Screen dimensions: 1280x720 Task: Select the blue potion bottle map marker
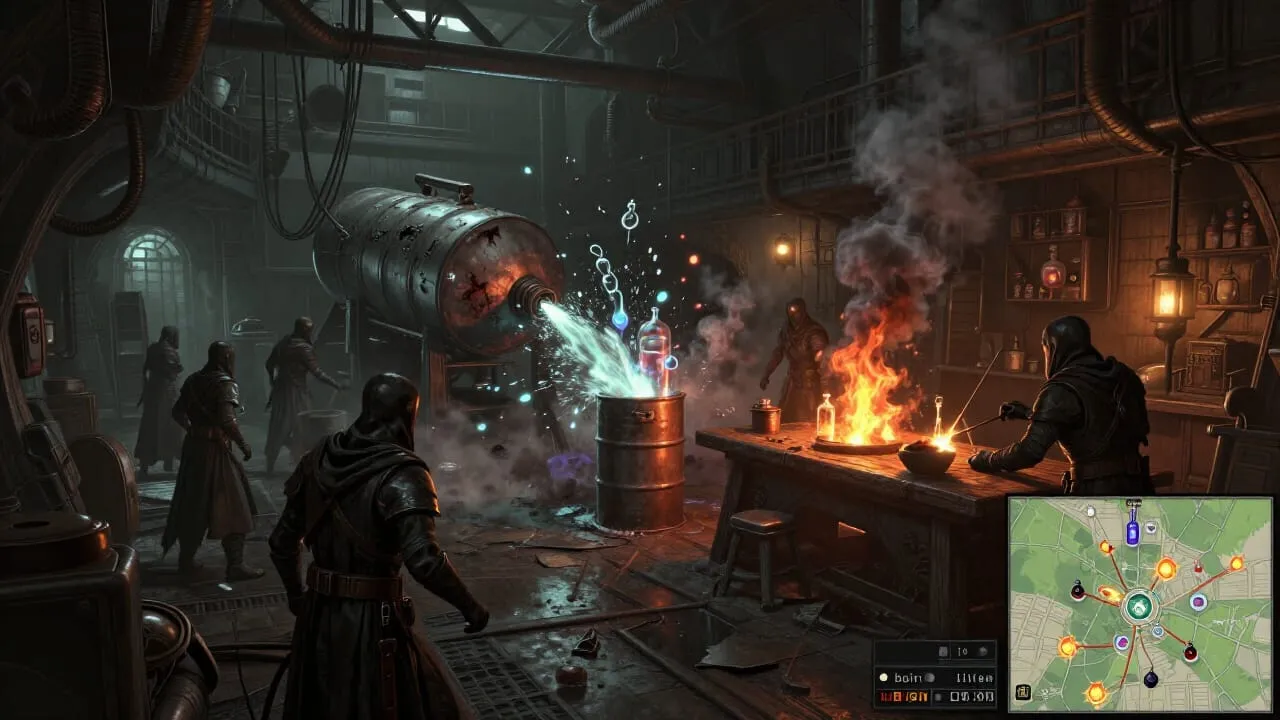coord(1132,530)
